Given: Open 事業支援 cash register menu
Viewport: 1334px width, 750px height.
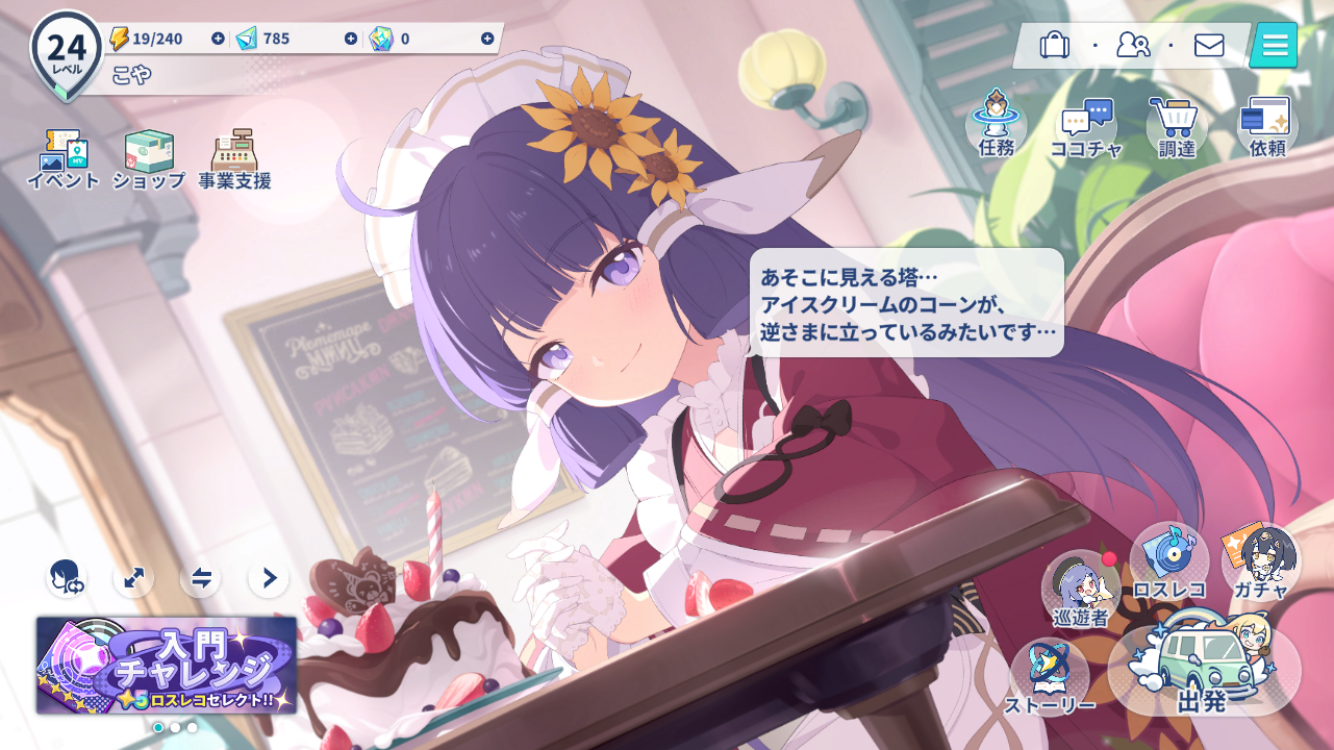Looking at the screenshot, I should 234,158.
